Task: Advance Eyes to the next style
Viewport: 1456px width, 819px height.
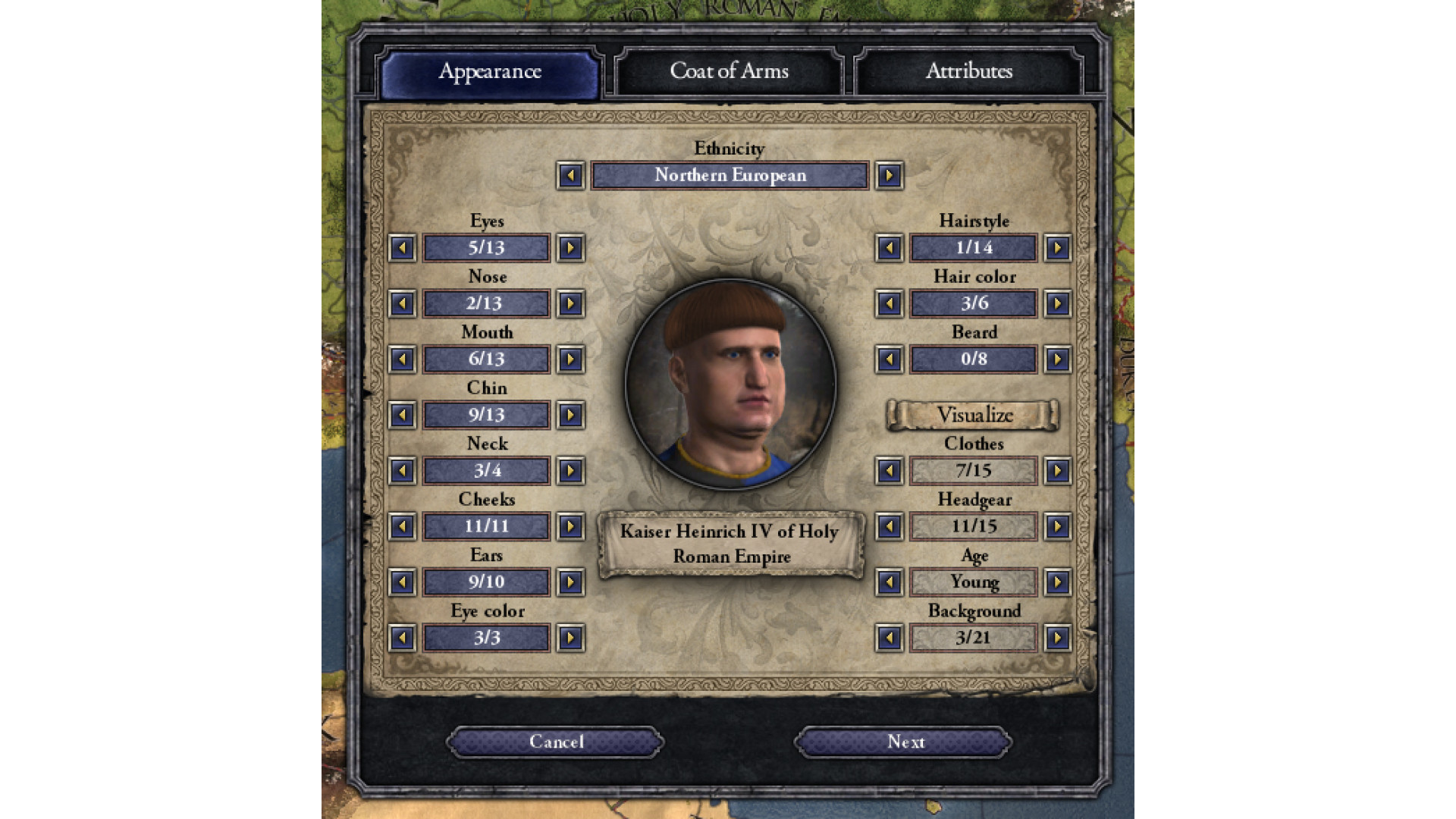Action: tap(570, 248)
